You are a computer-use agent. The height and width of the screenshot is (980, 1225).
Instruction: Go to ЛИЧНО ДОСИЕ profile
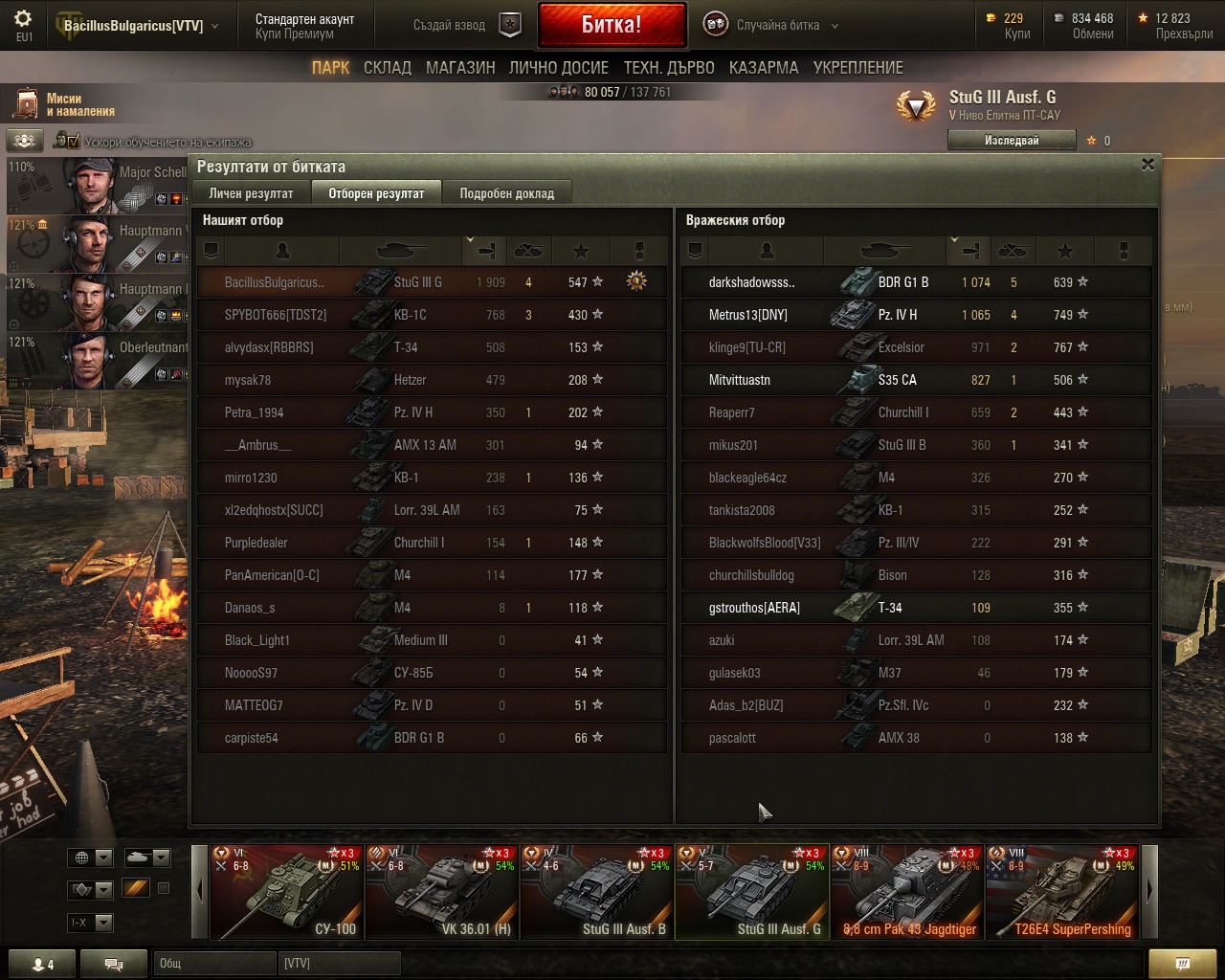[558, 68]
